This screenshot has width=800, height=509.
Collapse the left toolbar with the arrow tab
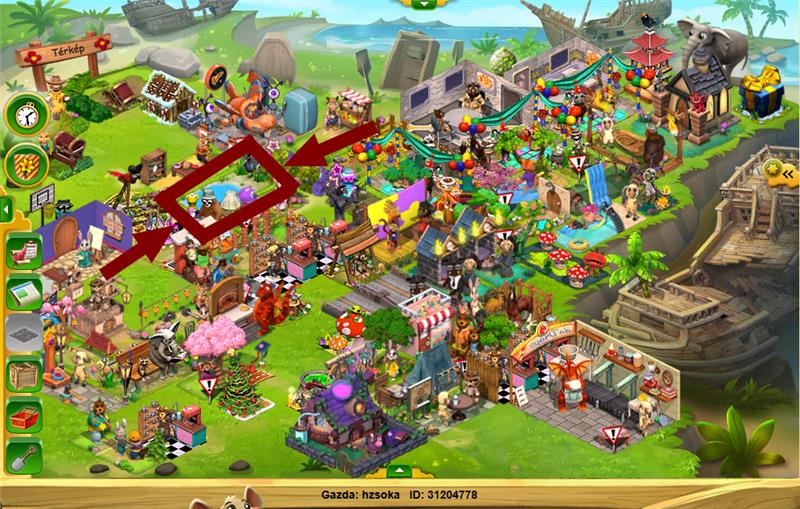pyautogui.click(x=5, y=211)
